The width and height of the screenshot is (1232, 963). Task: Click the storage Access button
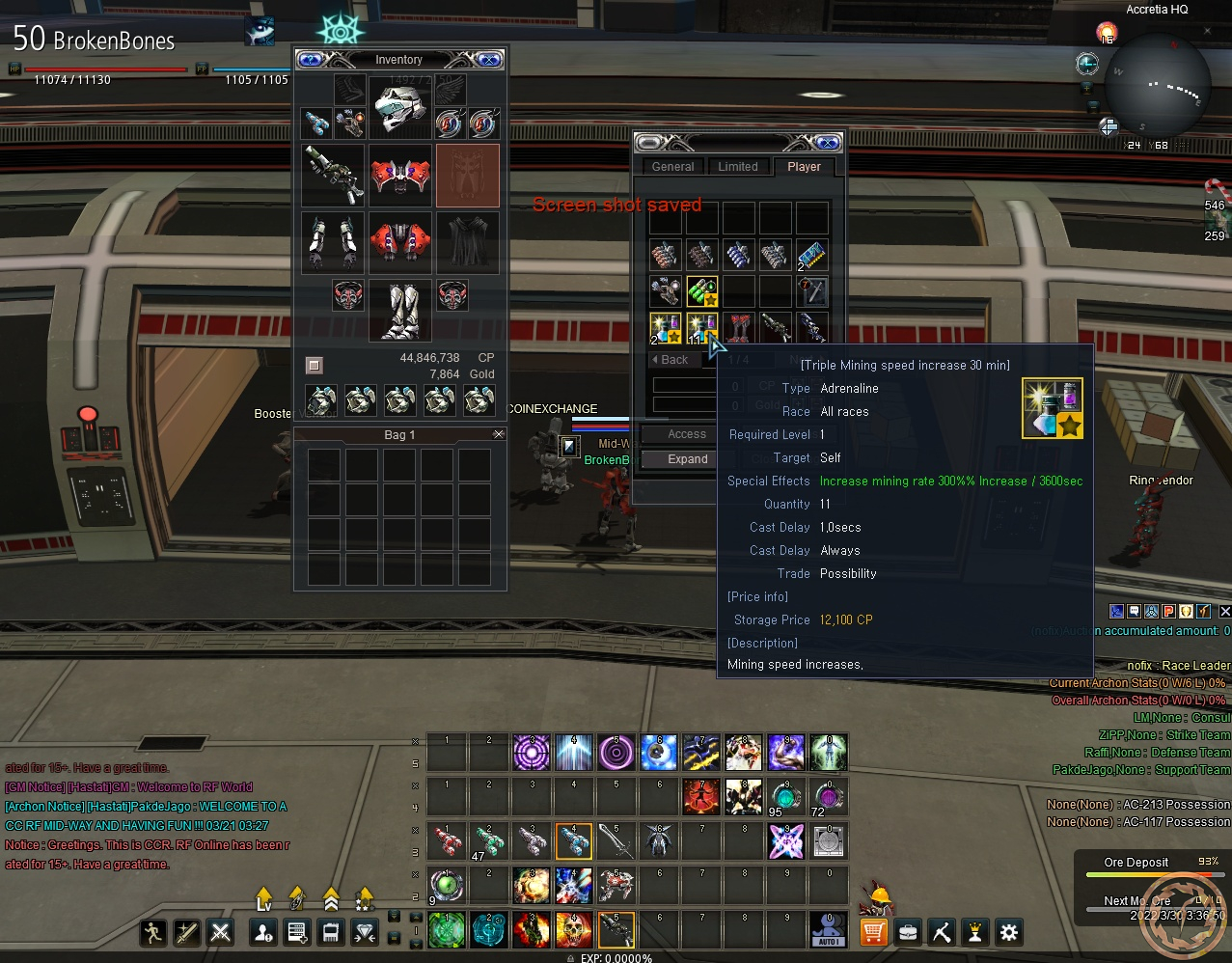(x=687, y=434)
